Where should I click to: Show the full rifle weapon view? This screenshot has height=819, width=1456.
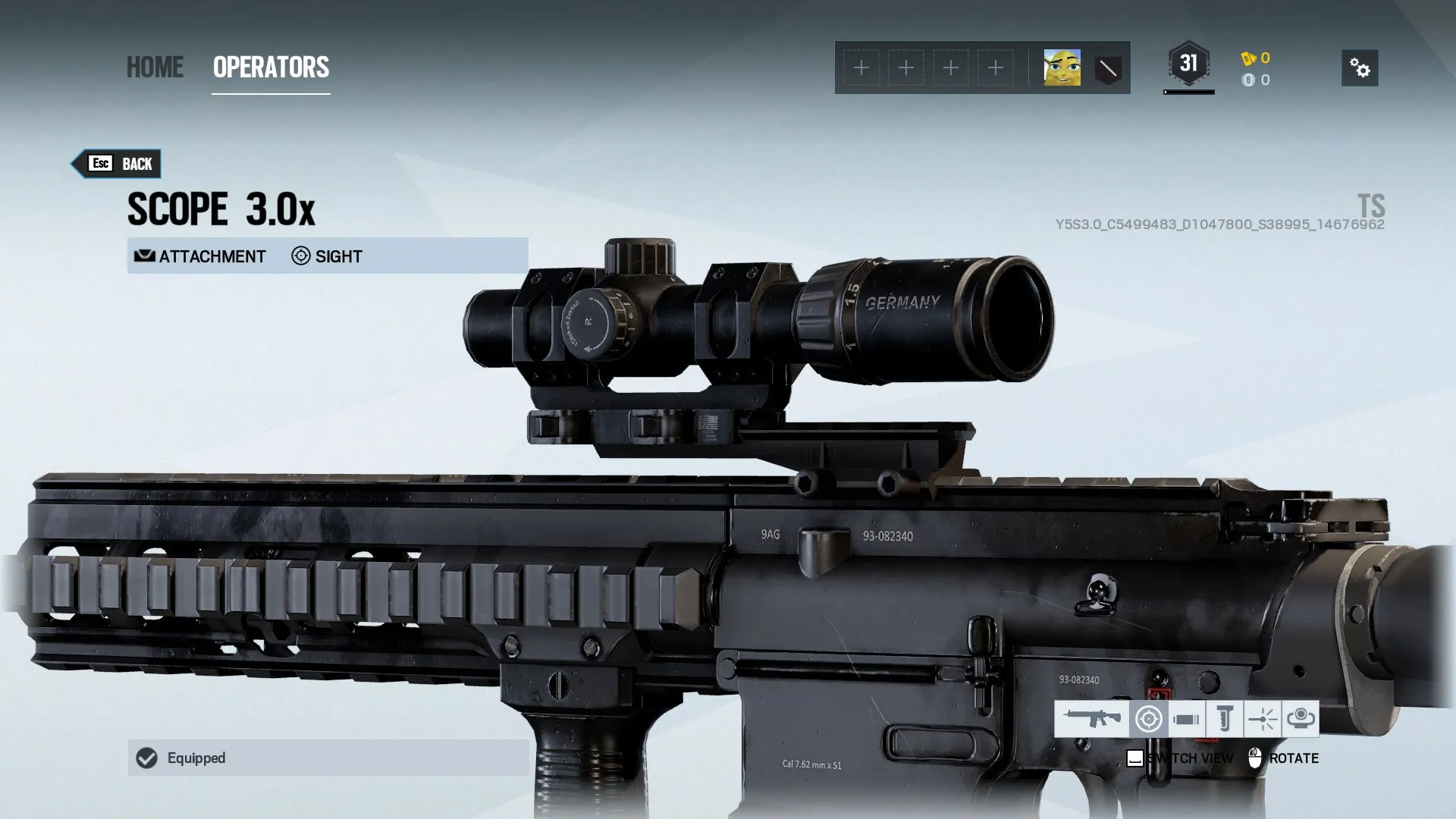click(x=1091, y=718)
